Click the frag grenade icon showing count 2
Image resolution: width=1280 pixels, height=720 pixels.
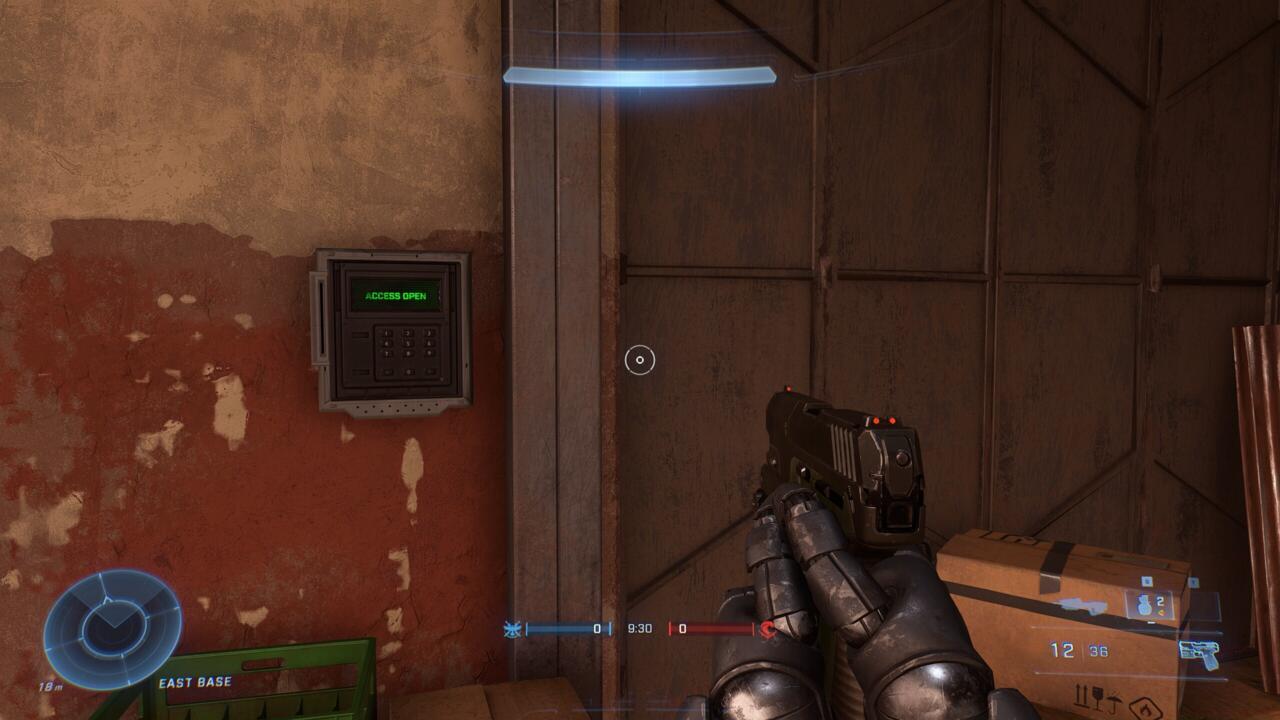pyautogui.click(x=1144, y=604)
